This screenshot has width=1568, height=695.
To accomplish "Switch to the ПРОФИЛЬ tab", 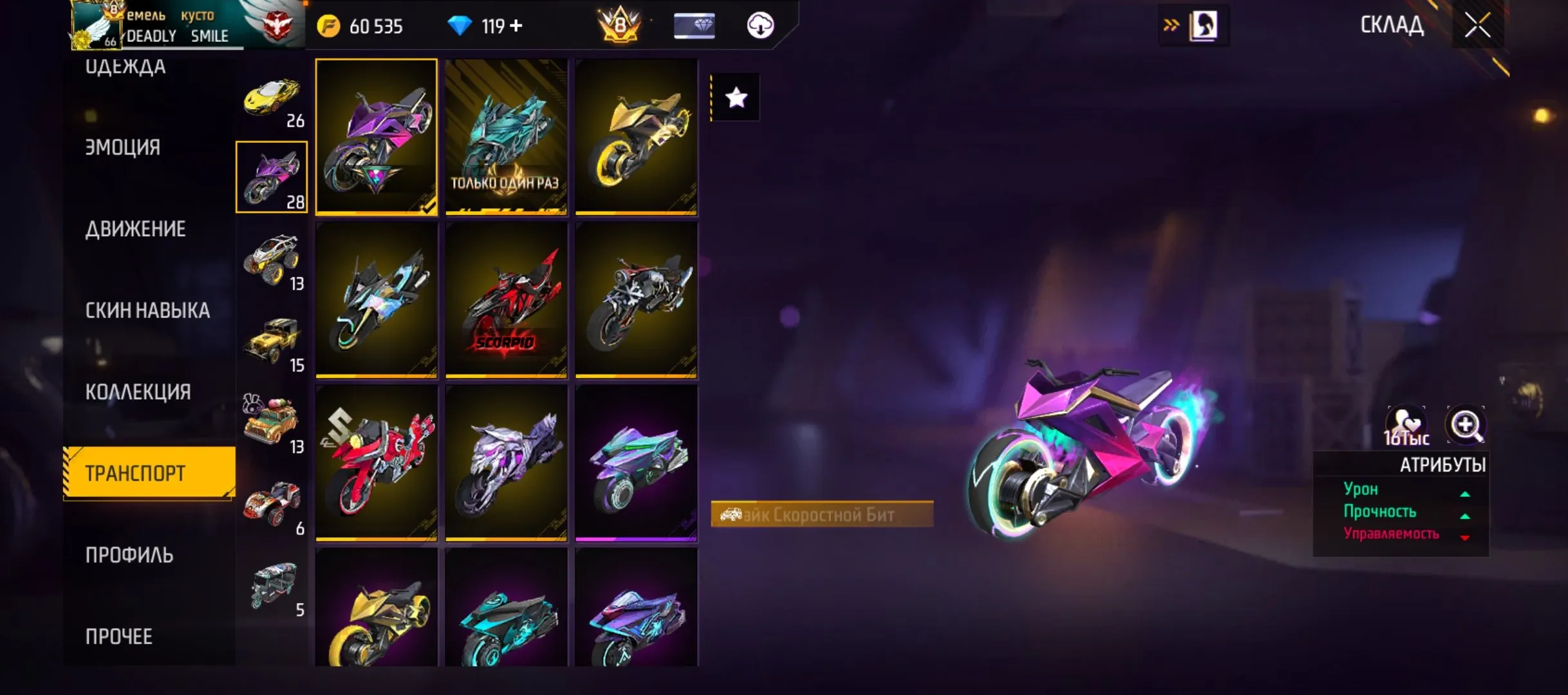I will click(x=127, y=554).
